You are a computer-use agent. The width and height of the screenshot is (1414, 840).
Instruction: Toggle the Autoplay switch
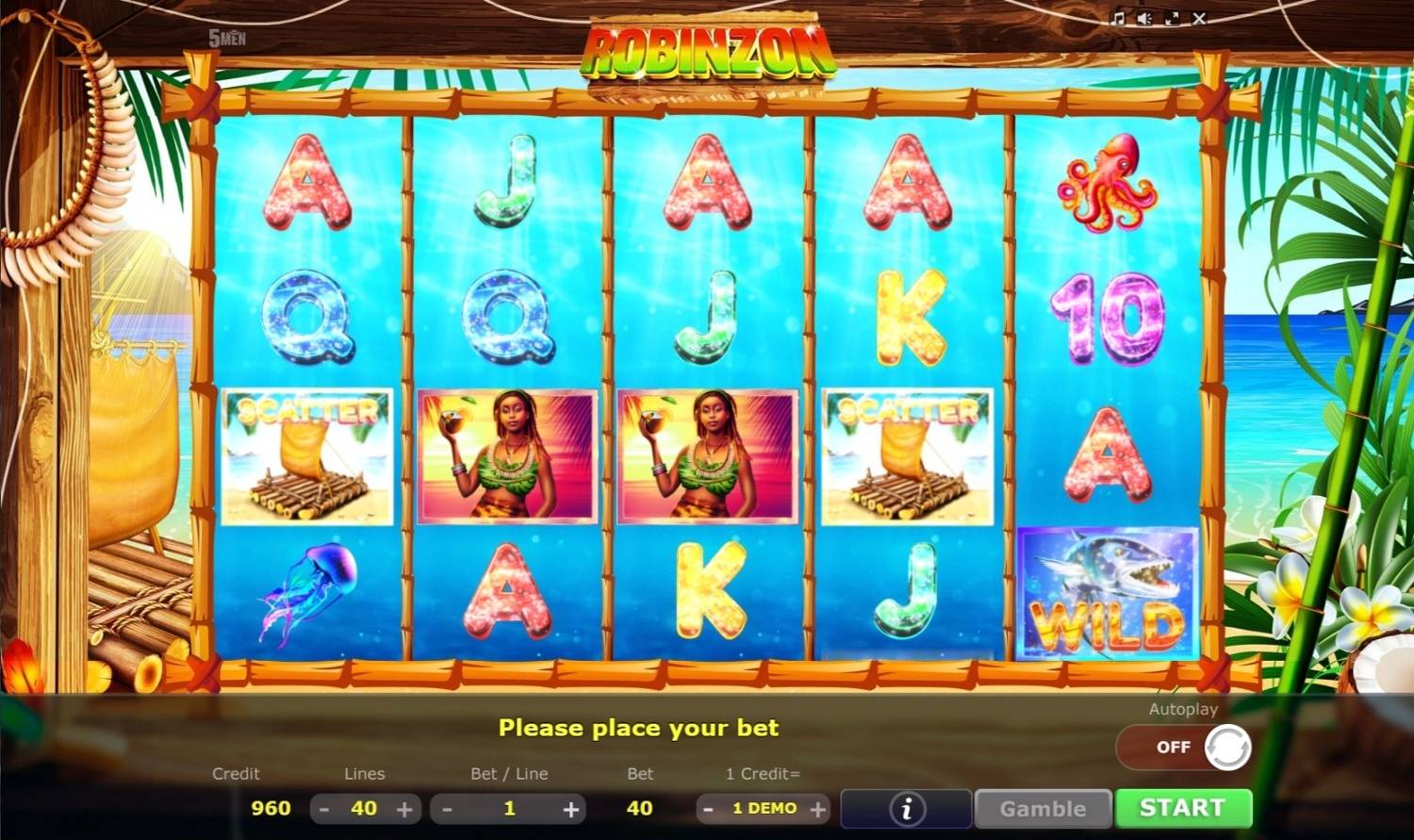tap(1185, 747)
